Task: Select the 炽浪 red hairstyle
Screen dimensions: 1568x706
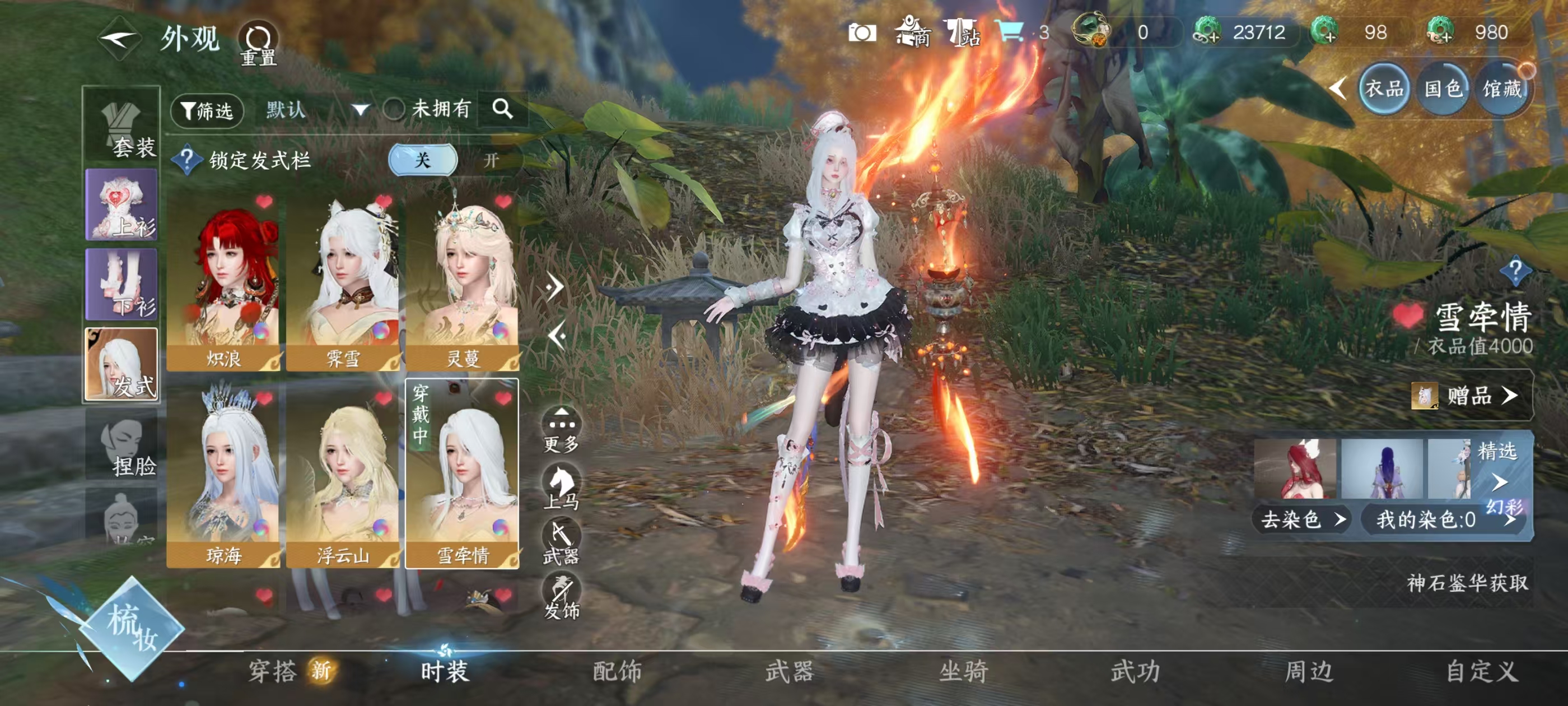Action: pos(223,281)
